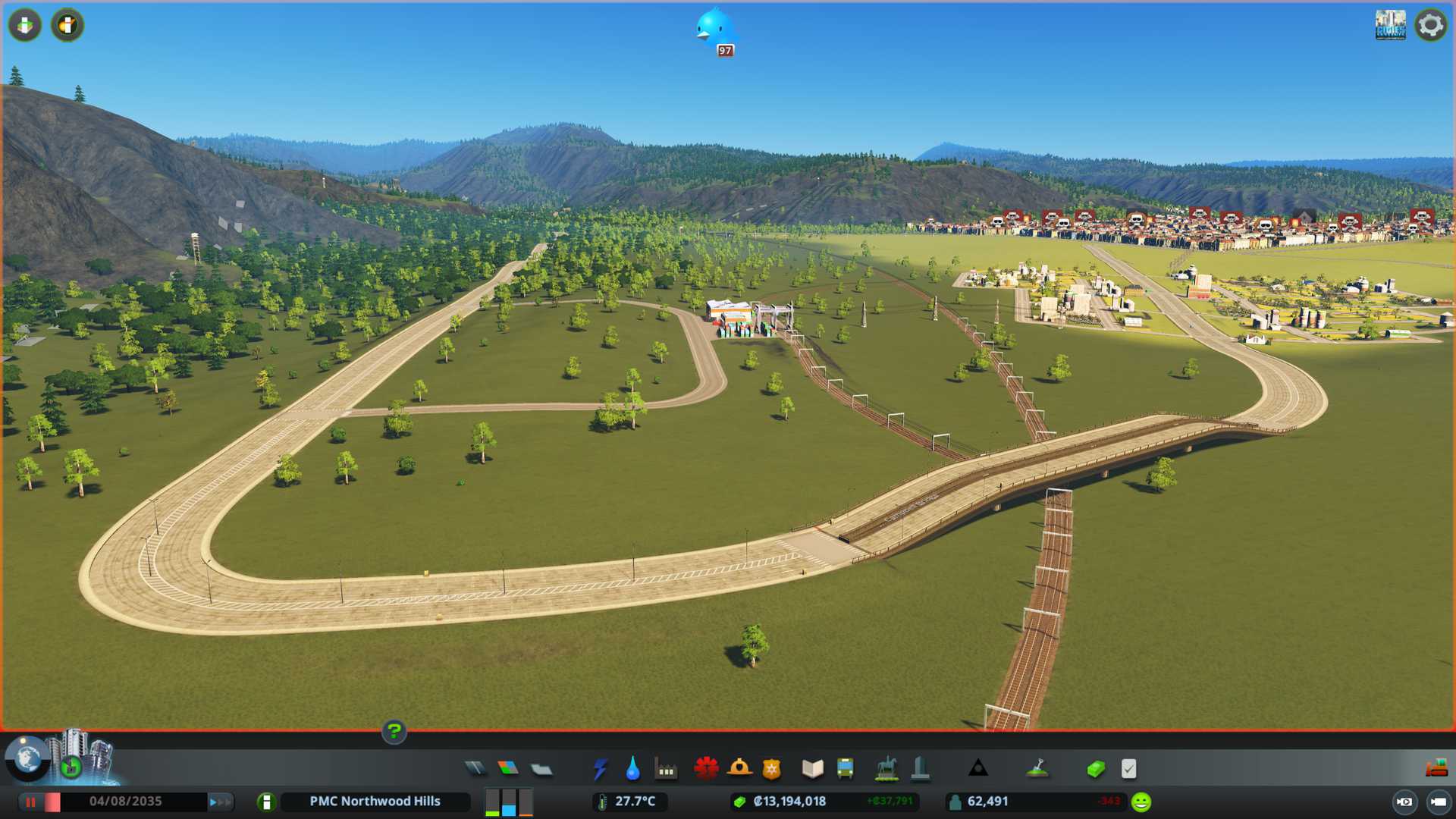Open the Water and Sewage menu
The image size is (1456, 819).
click(x=632, y=769)
